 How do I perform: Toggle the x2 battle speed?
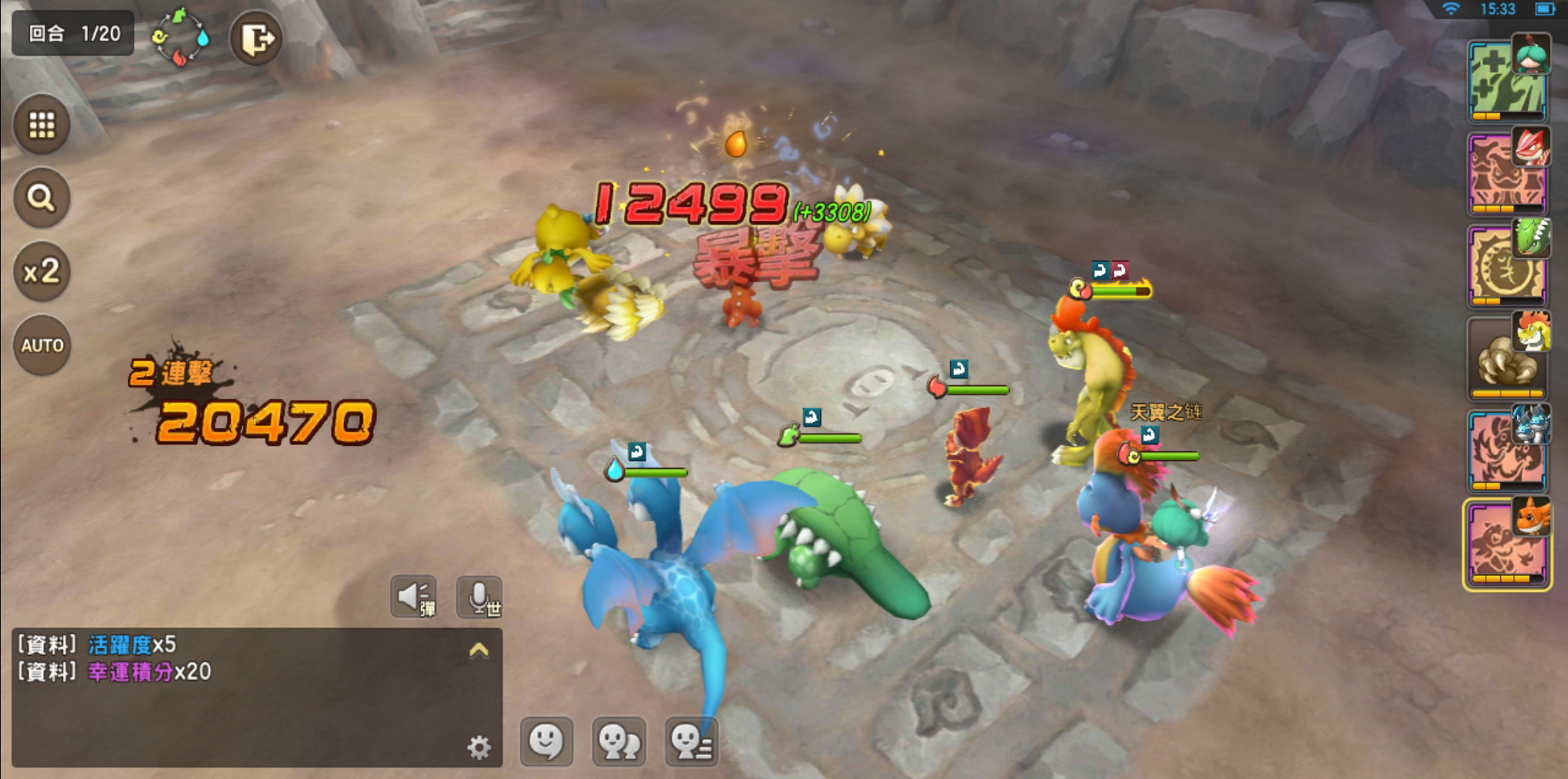42,271
